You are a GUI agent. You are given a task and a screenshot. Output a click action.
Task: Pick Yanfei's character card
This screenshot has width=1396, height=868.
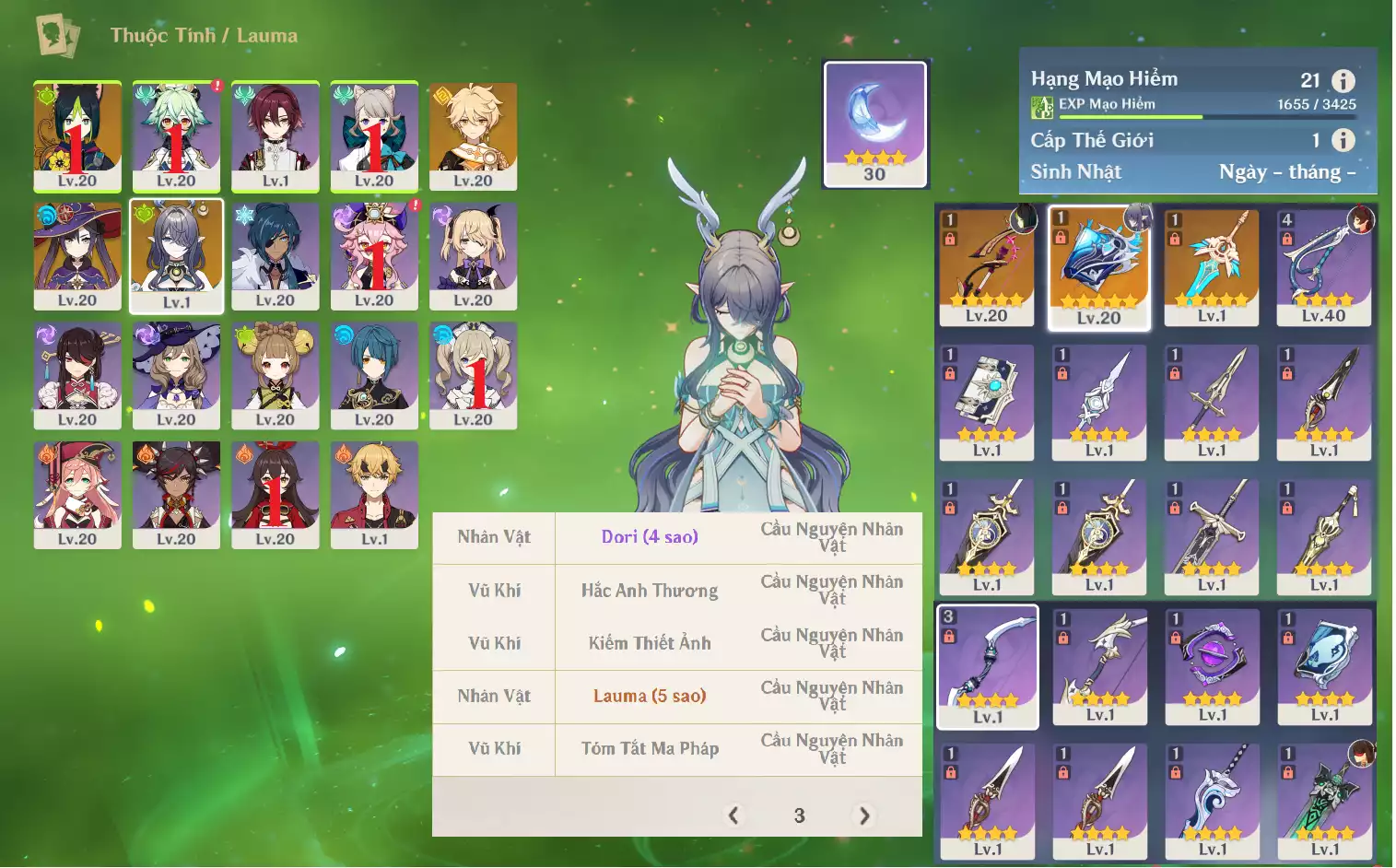click(x=77, y=494)
